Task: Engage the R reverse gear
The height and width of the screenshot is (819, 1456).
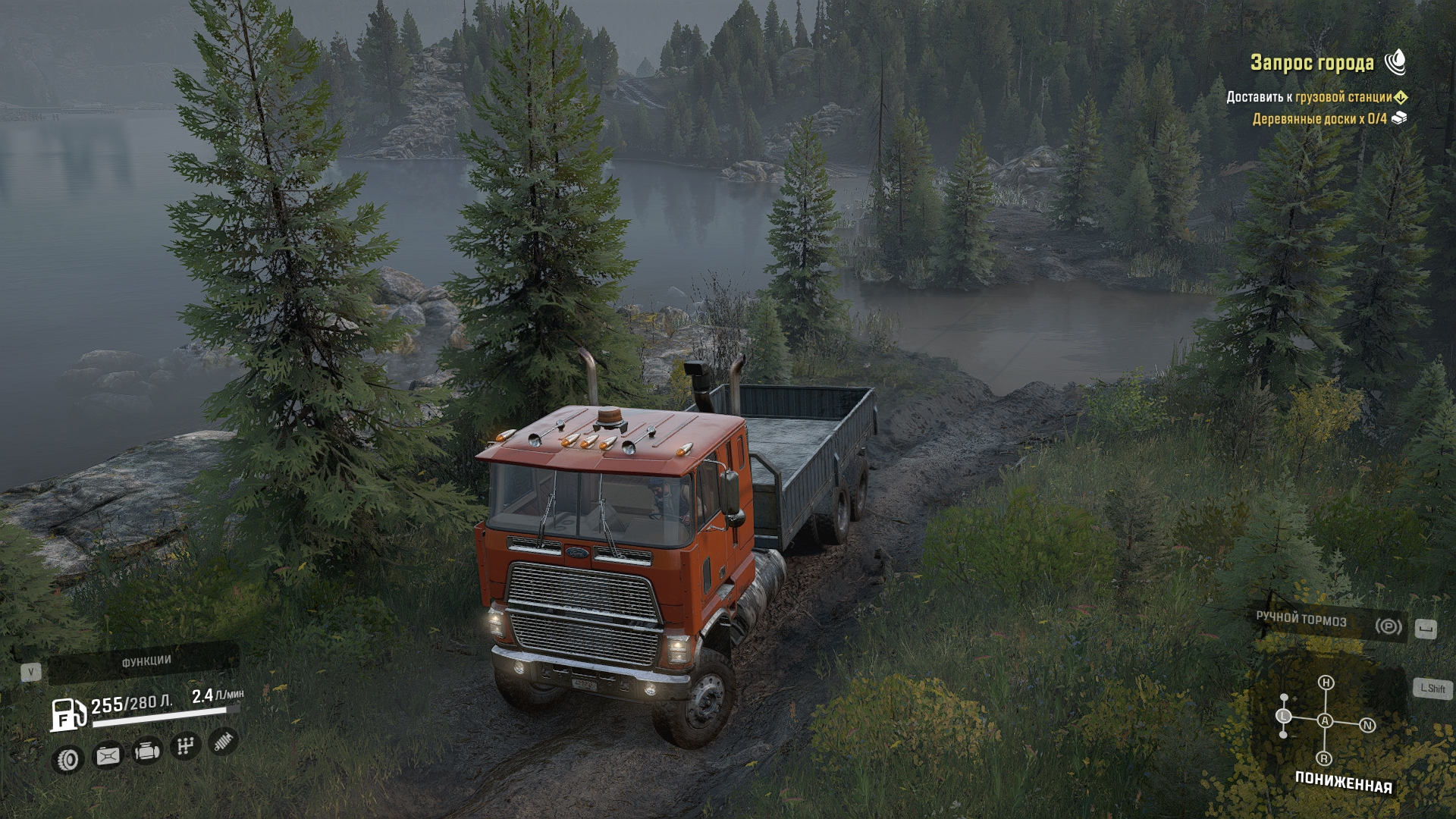Action: (1324, 758)
